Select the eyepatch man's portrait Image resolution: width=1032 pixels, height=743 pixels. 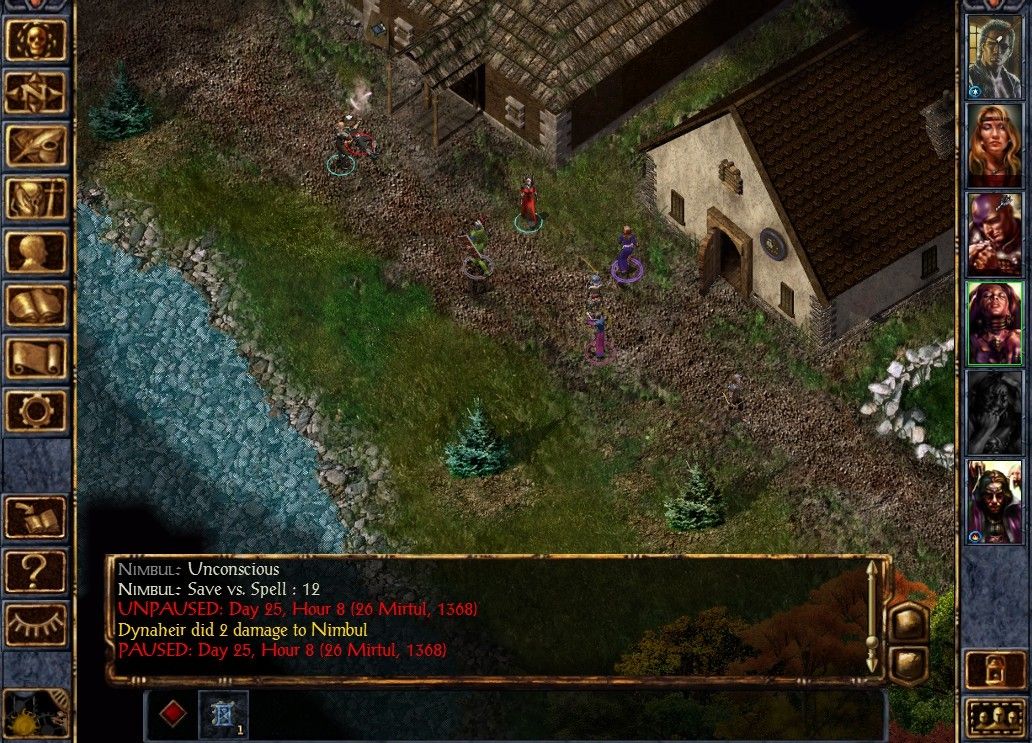tap(994, 57)
